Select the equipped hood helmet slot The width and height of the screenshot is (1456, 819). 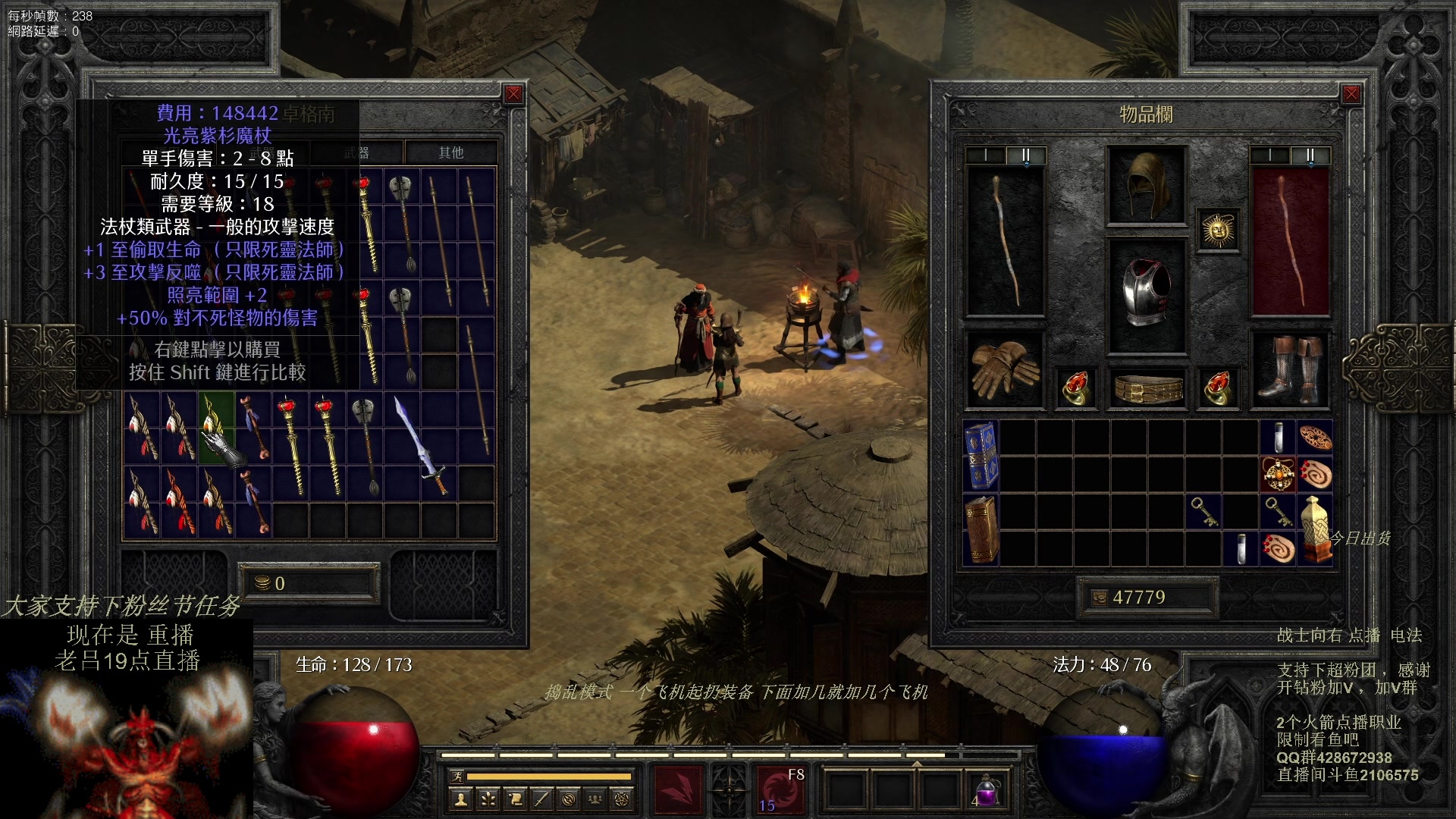1146,185
